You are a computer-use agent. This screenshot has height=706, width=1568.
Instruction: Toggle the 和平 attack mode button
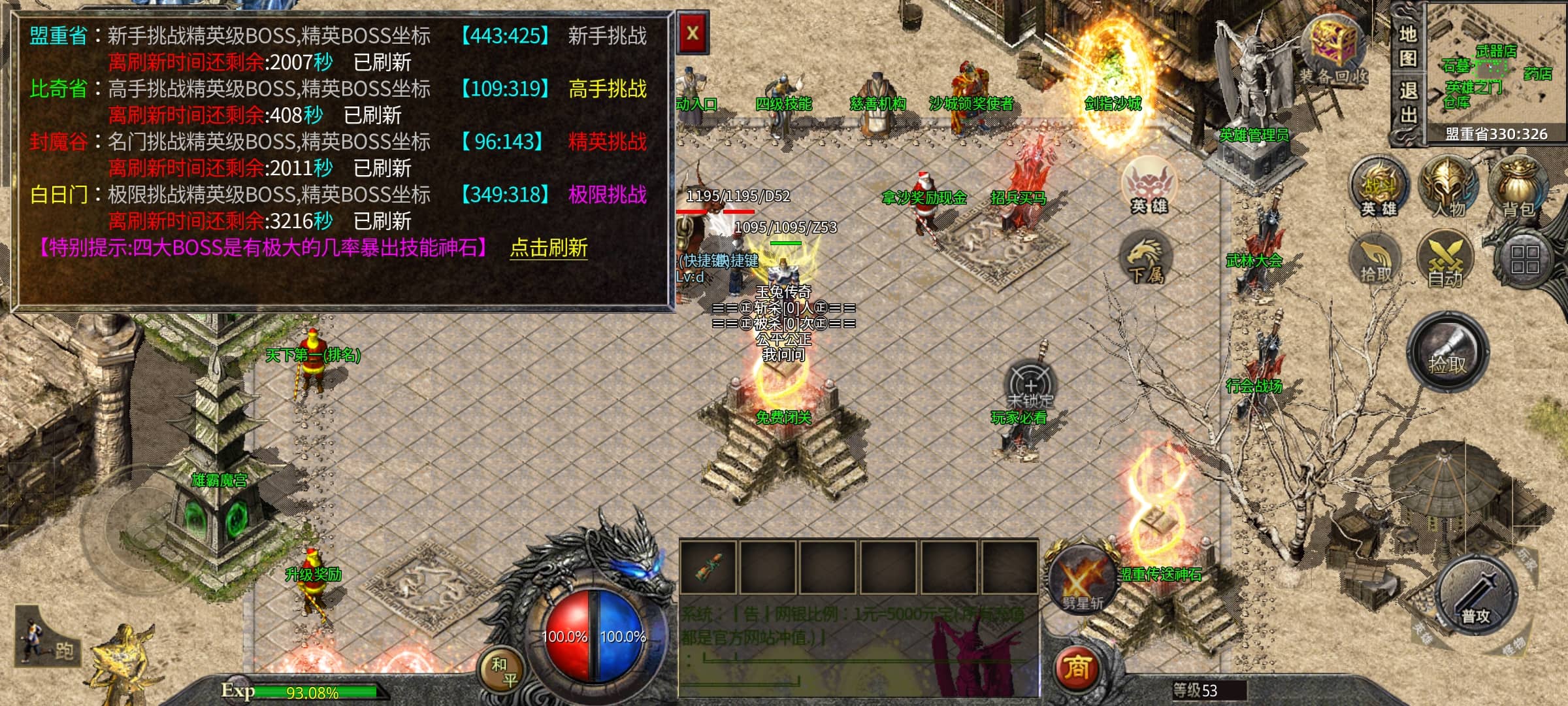tap(504, 671)
